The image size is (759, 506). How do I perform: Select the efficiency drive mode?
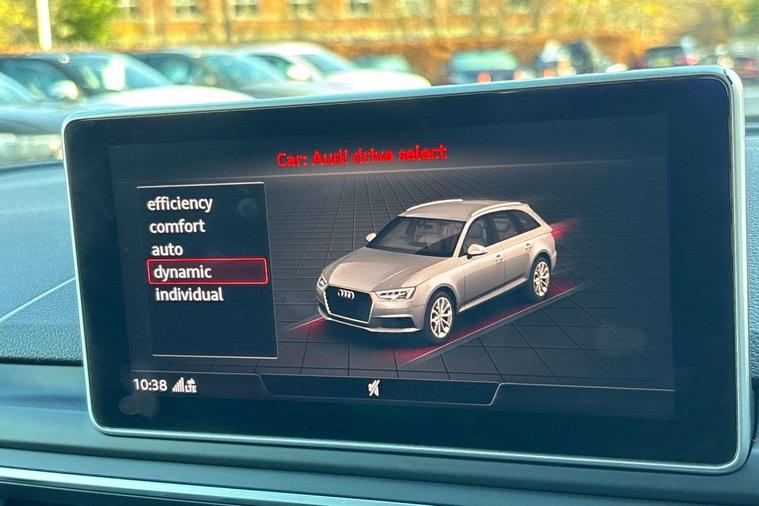180,204
